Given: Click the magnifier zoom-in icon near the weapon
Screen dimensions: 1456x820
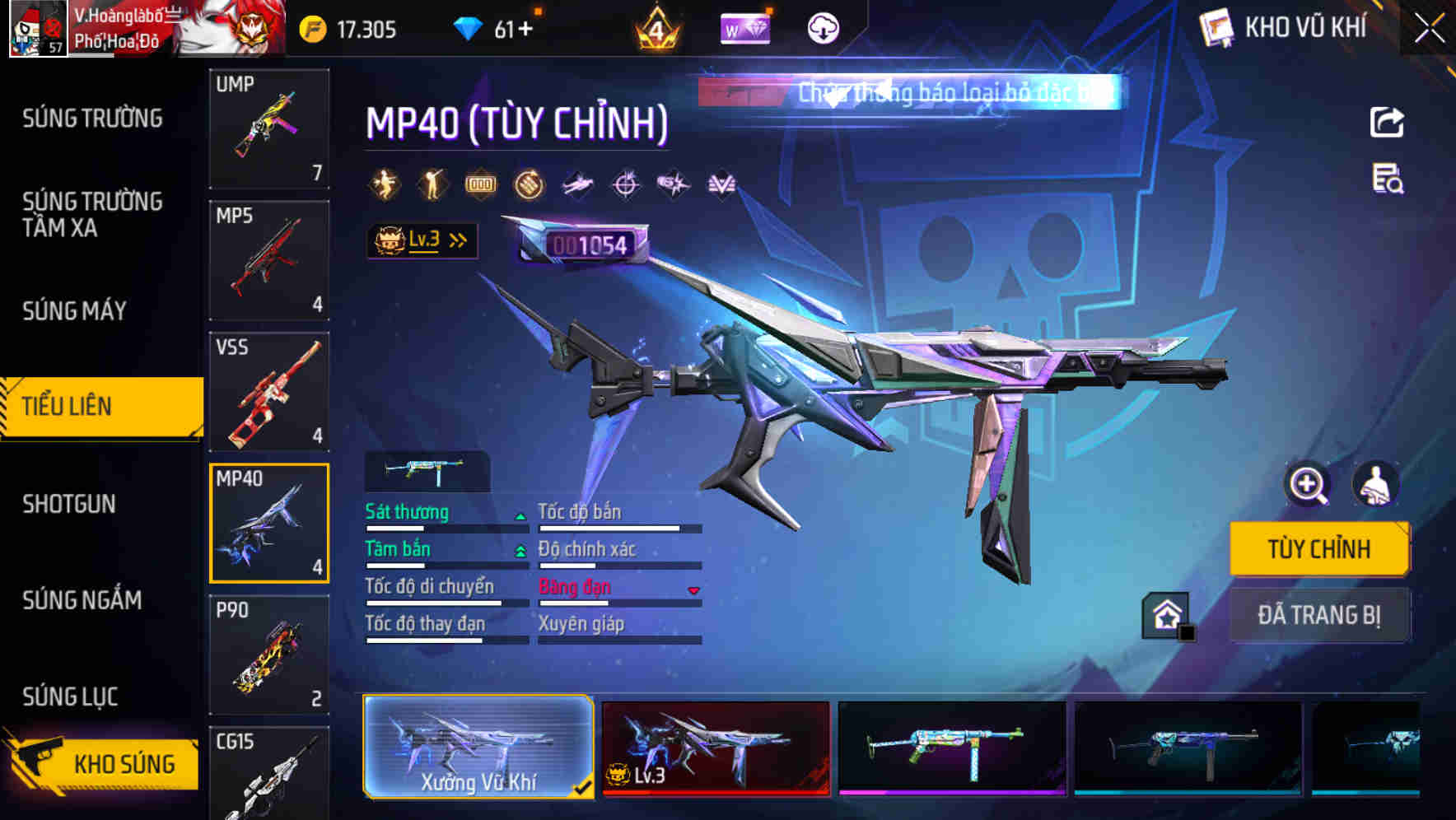Looking at the screenshot, I should pos(1309,485).
